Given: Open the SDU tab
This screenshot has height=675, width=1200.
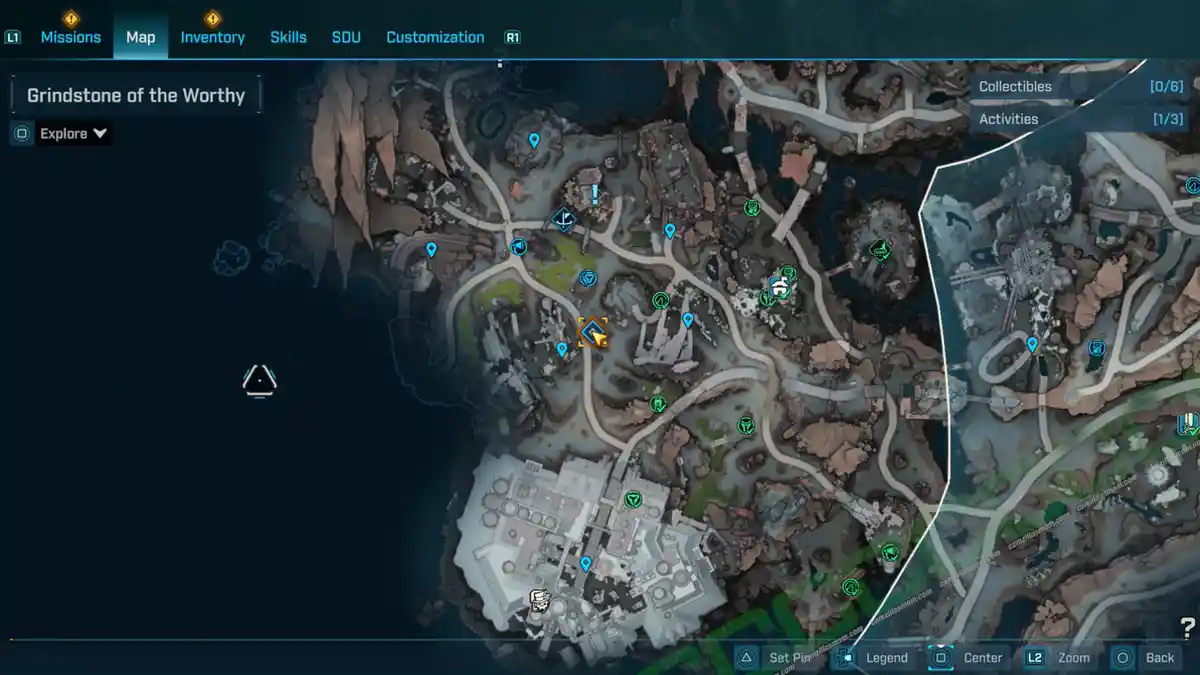Looking at the screenshot, I should click(x=346, y=37).
